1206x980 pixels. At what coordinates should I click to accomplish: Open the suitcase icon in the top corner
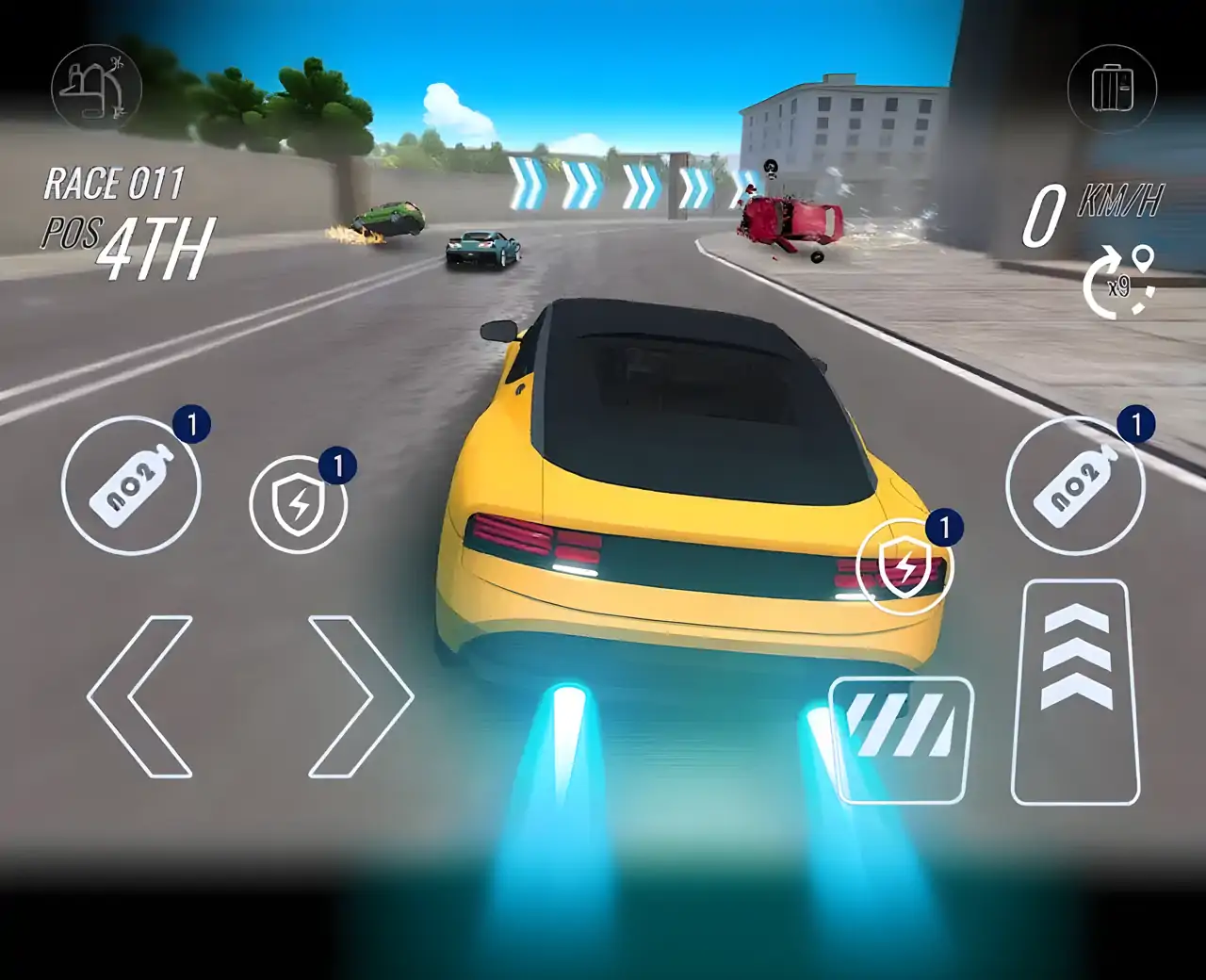[x=1112, y=90]
